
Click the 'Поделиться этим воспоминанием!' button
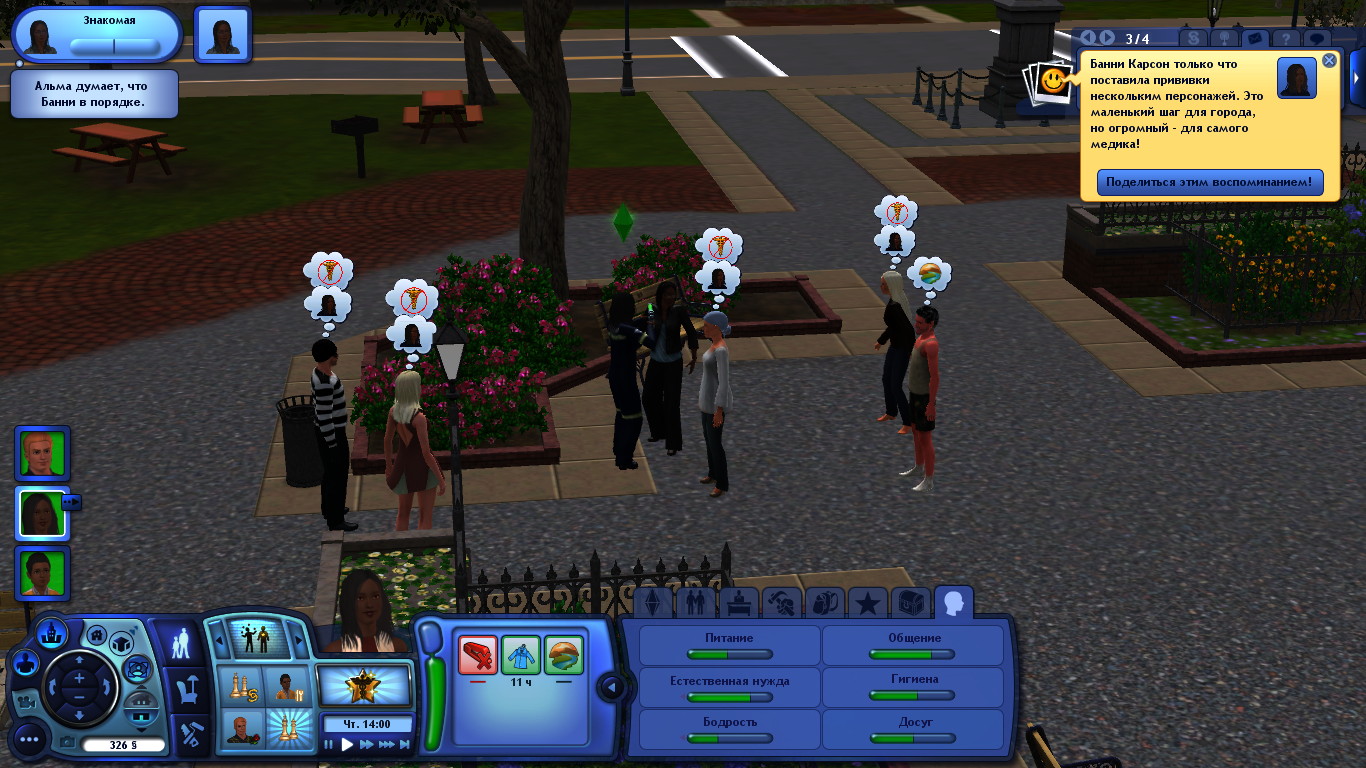pyautogui.click(x=1210, y=183)
